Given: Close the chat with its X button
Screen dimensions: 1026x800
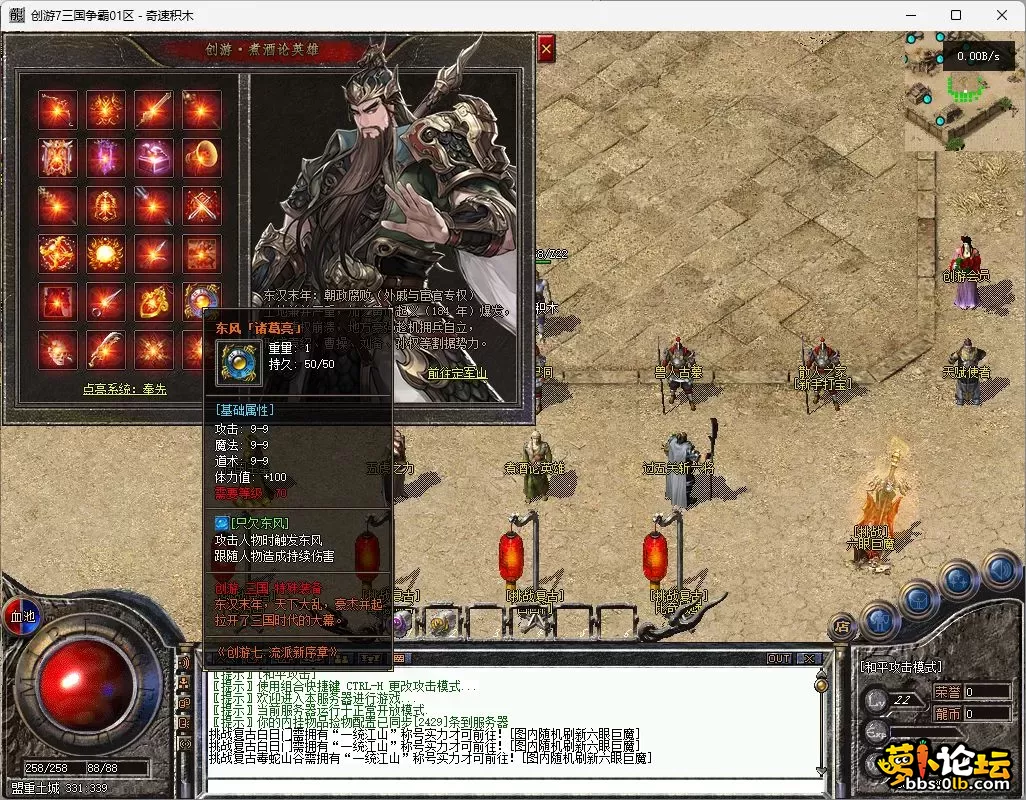Looking at the screenshot, I should pos(808,659).
